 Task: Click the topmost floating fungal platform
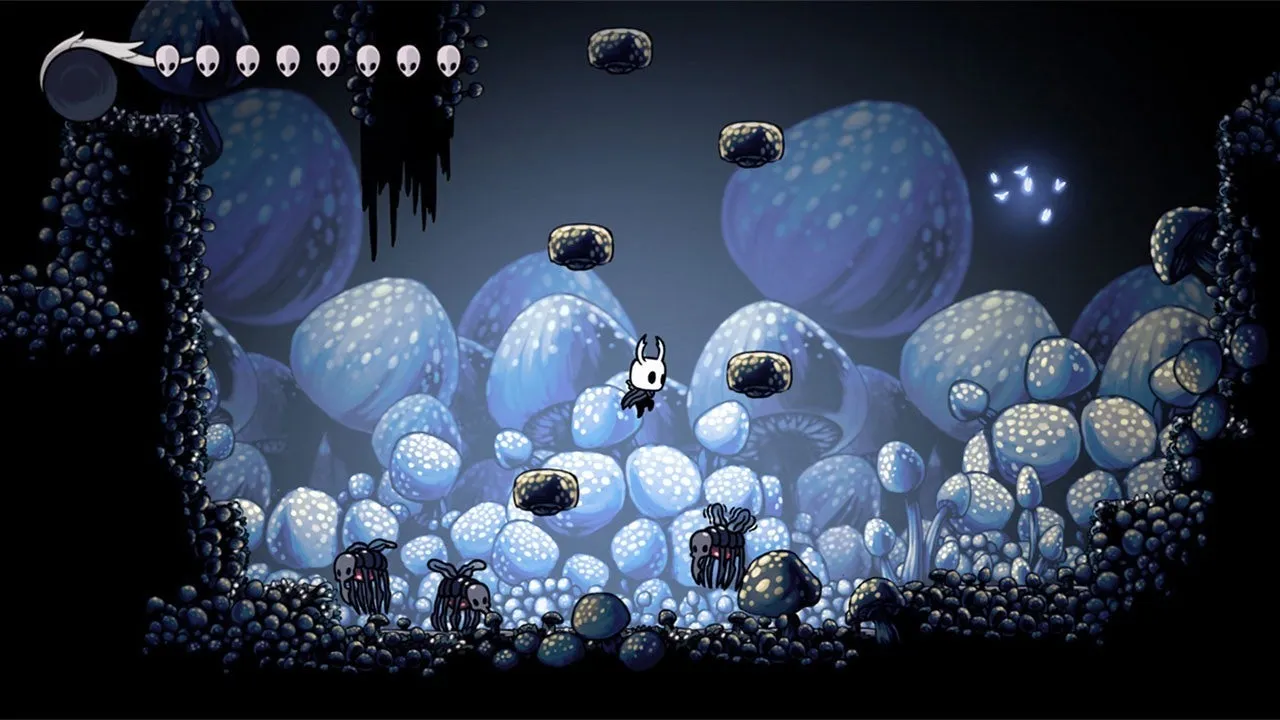(618, 50)
